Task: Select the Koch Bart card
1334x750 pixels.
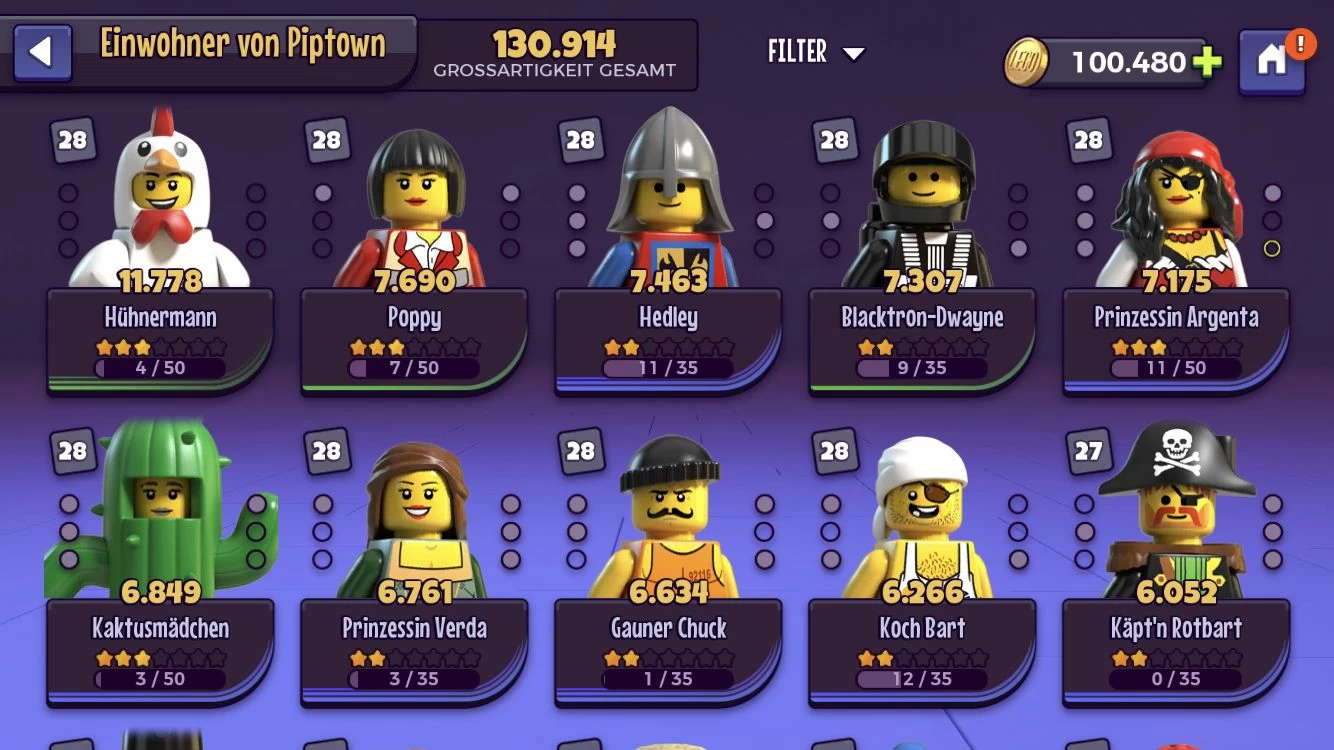Action: (922, 640)
